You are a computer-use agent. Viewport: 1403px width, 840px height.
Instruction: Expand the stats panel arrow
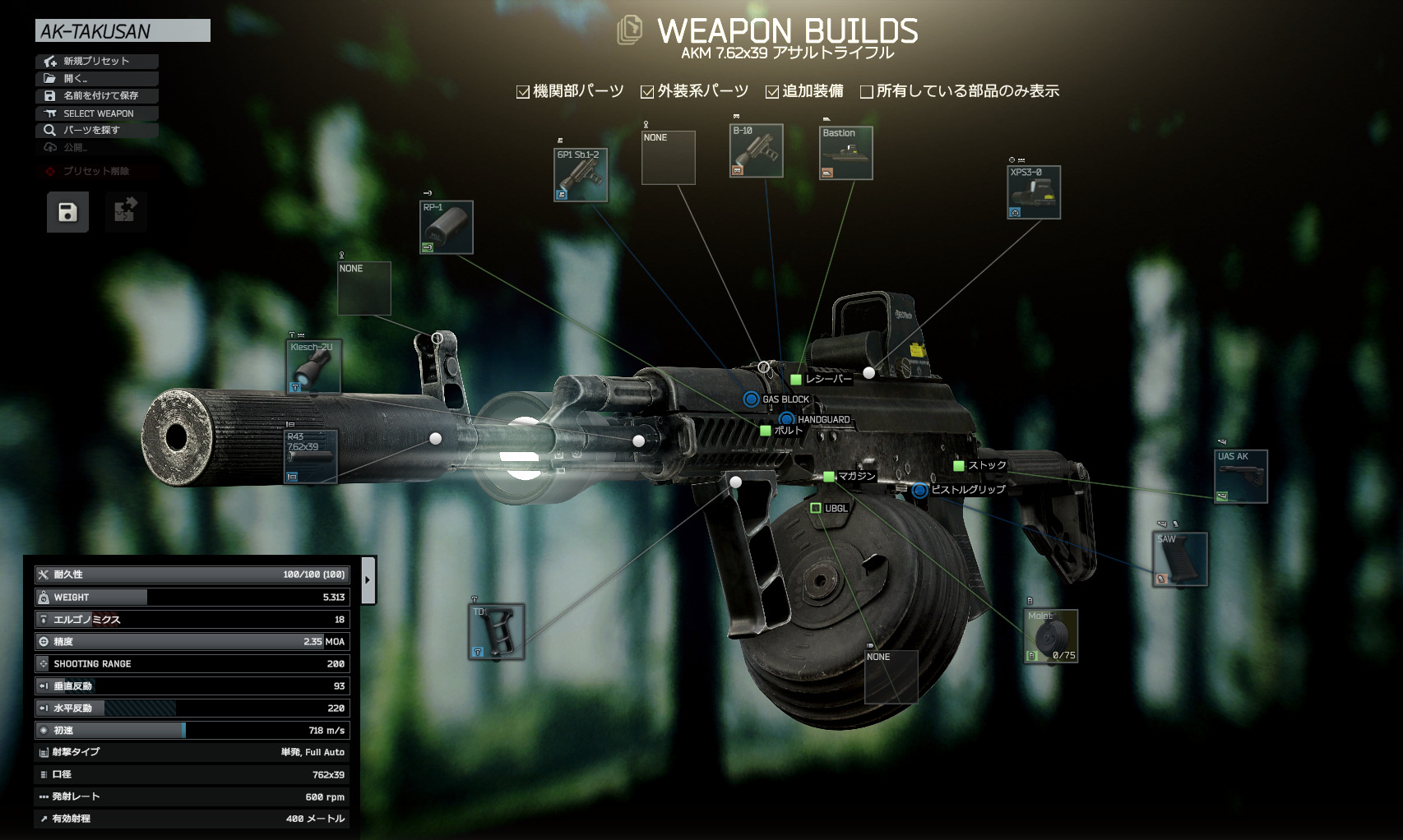[x=368, y=580]
